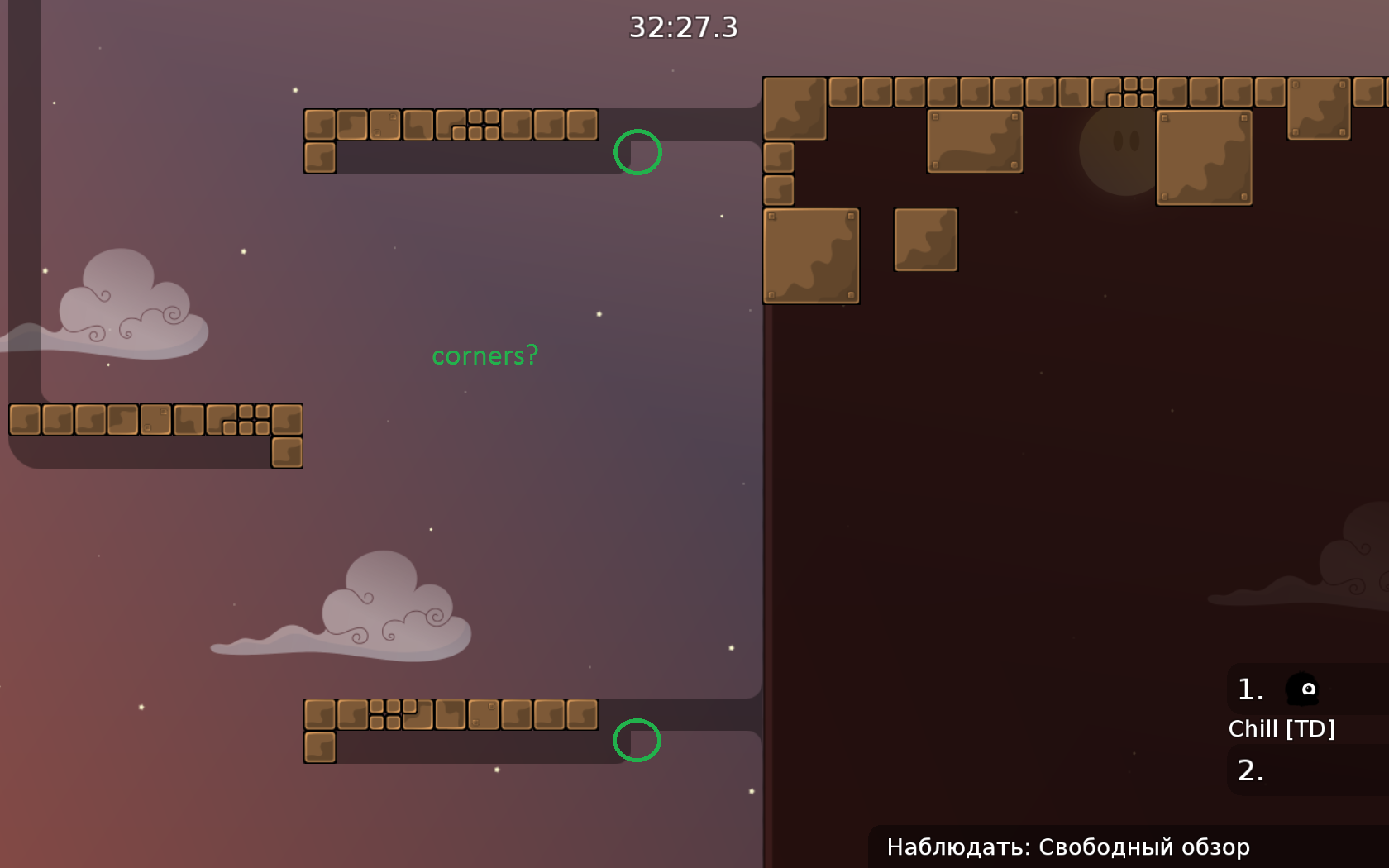Click the large cloud on the left
The width and height of the screenshot is (1389, 868).
coord(124,314)
